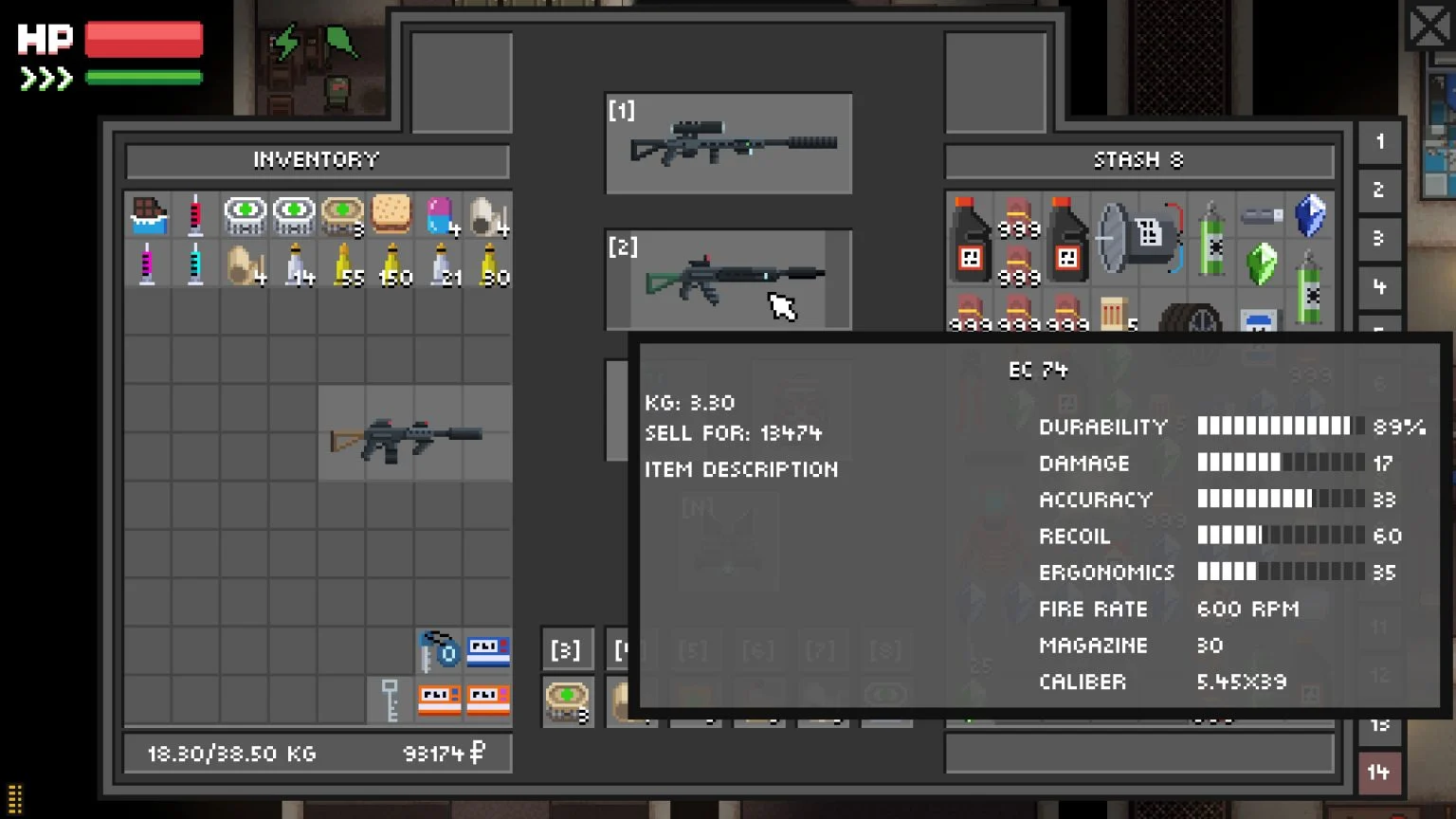Select the chocolate bar in inventory
Screen dimensions: 1456x819
[x=148, y=216]
